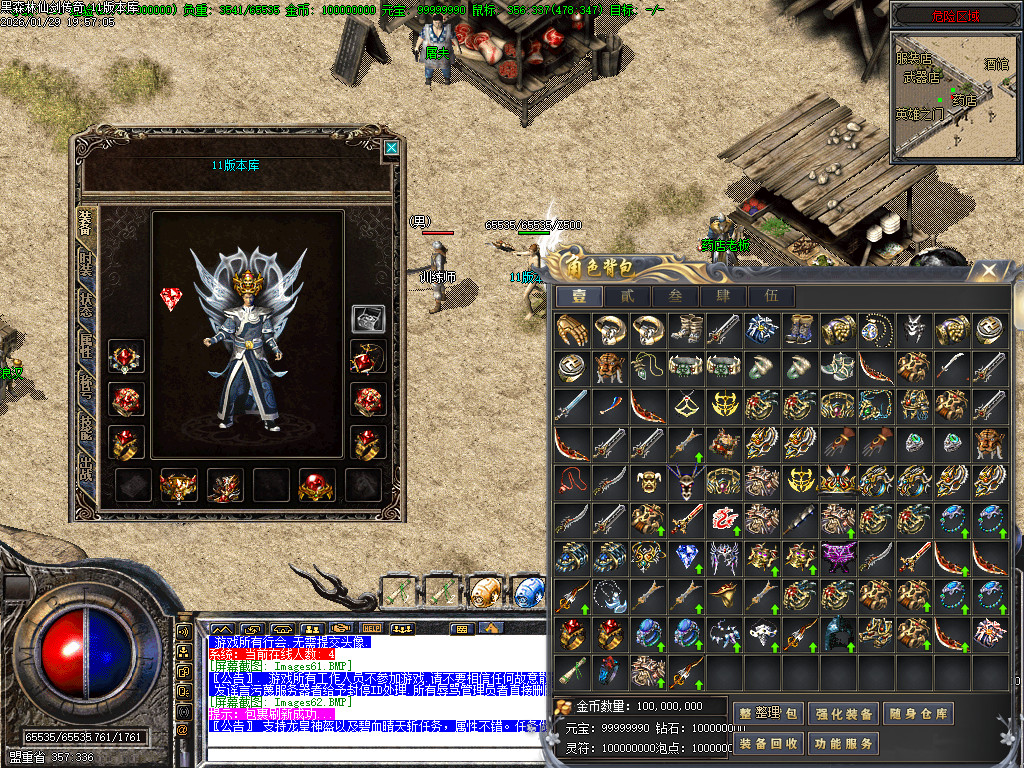The height and width of the screenshot is (768, 1024).
Task: Switch to bag page 贰
Action: coord(627,296)
